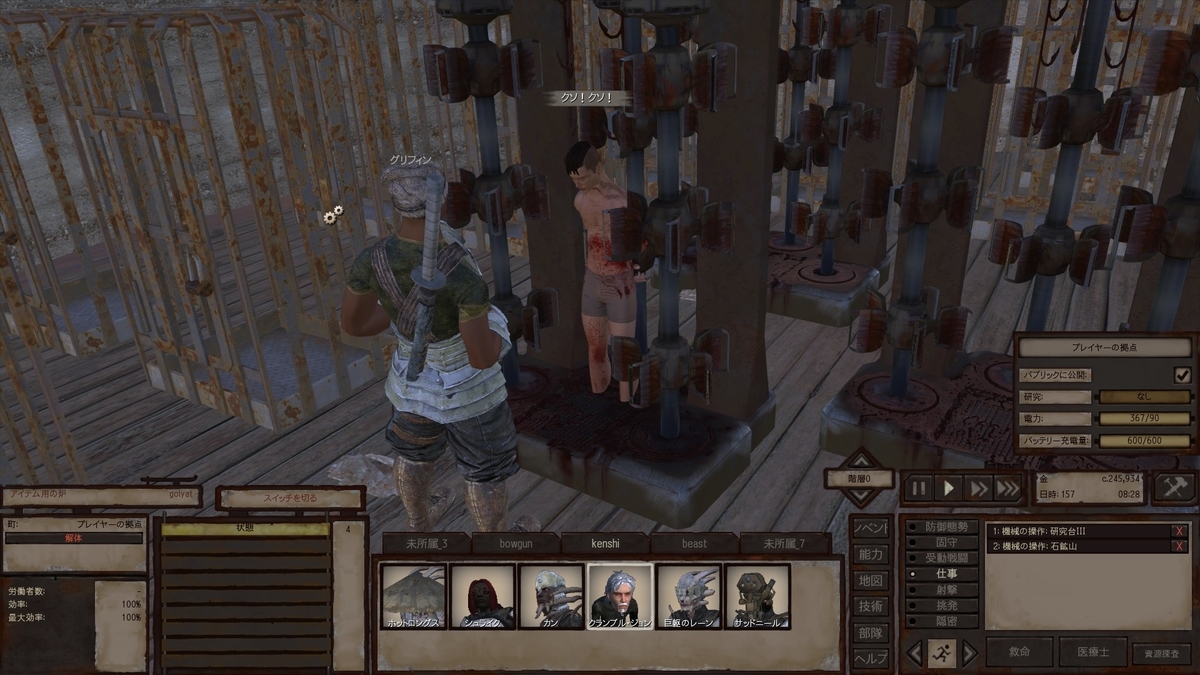Select the サッドニール character portrait

(757, 597)
